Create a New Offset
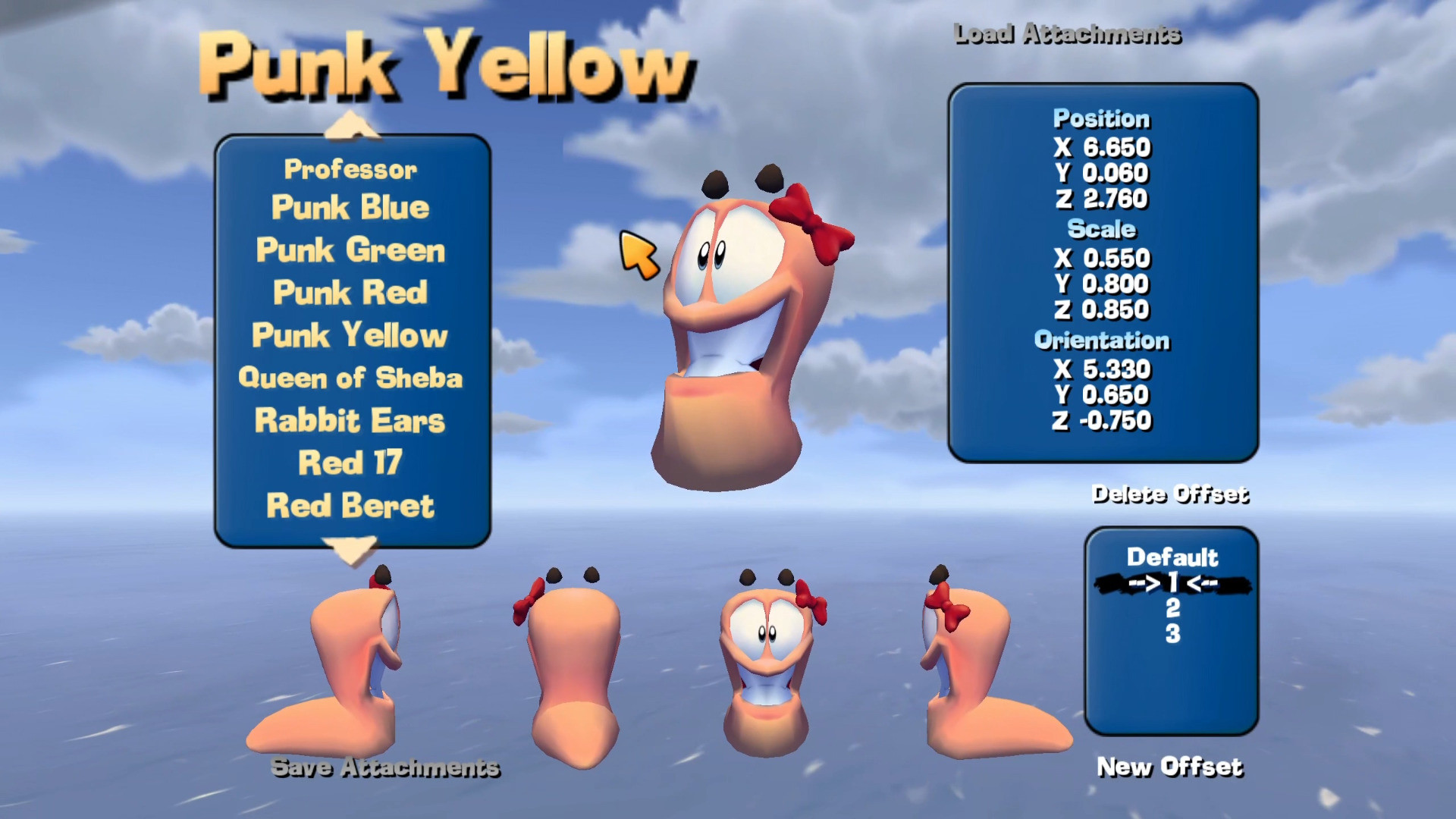 1170,767
